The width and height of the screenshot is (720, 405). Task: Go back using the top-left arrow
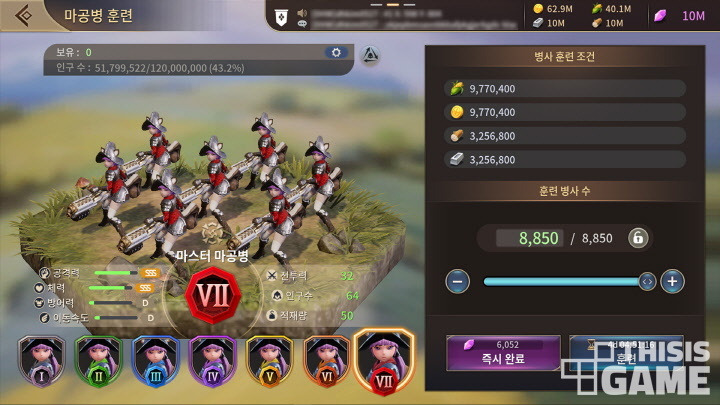click(22, 15)
